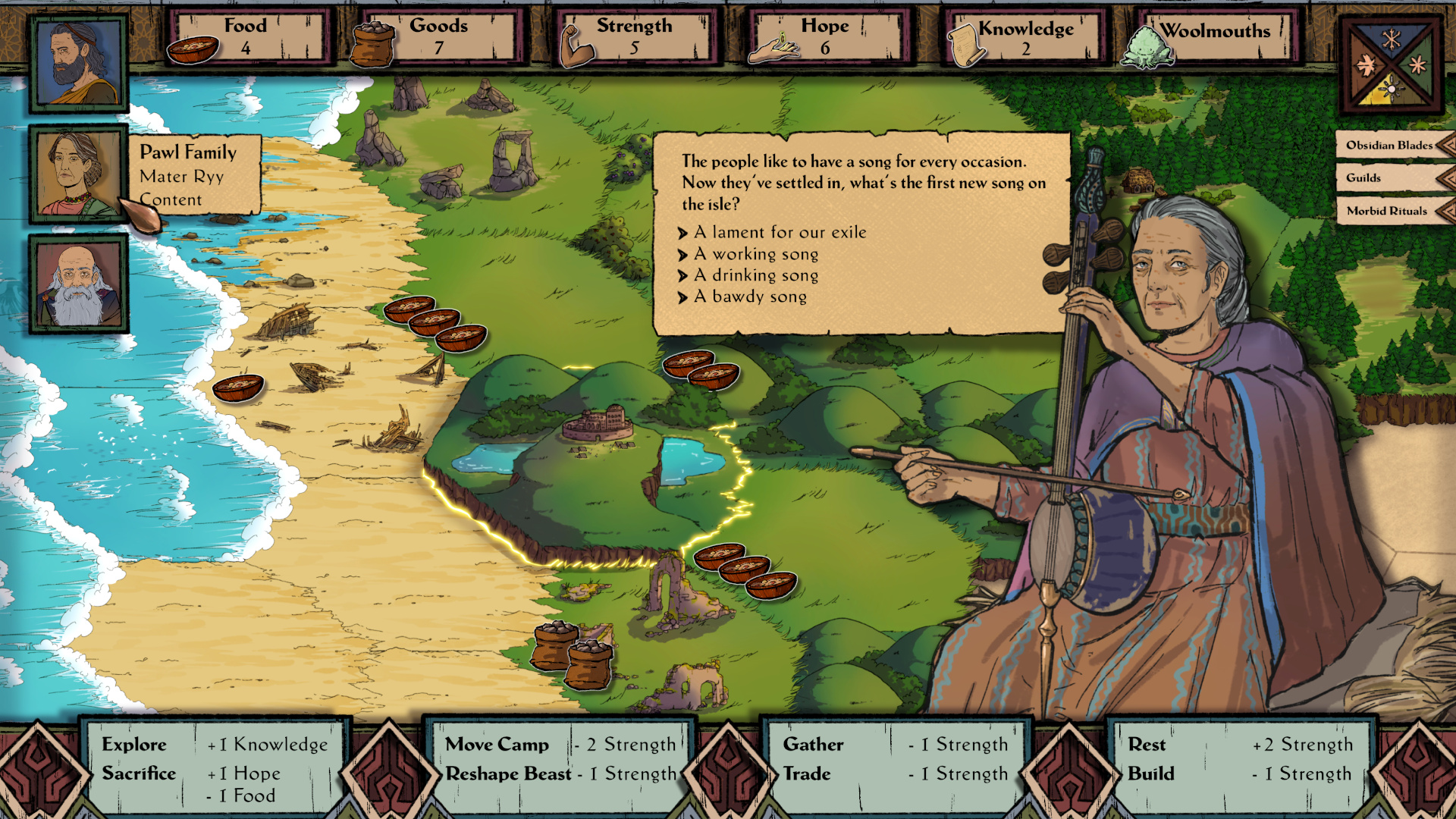Select the Explore action
Viewport: 1456px width, 819px height.
pos(134,745)
